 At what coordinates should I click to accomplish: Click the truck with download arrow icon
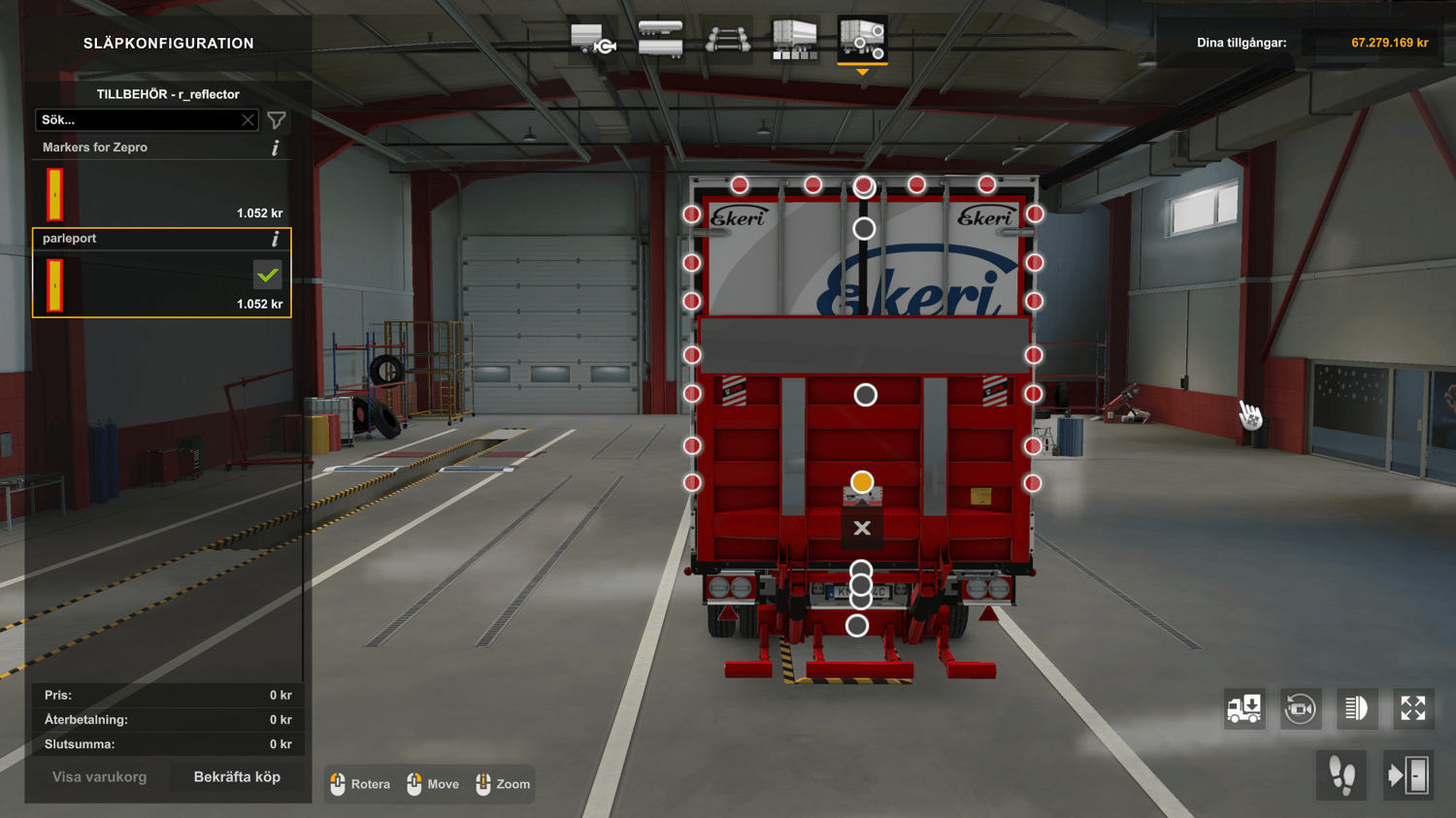1243,709
